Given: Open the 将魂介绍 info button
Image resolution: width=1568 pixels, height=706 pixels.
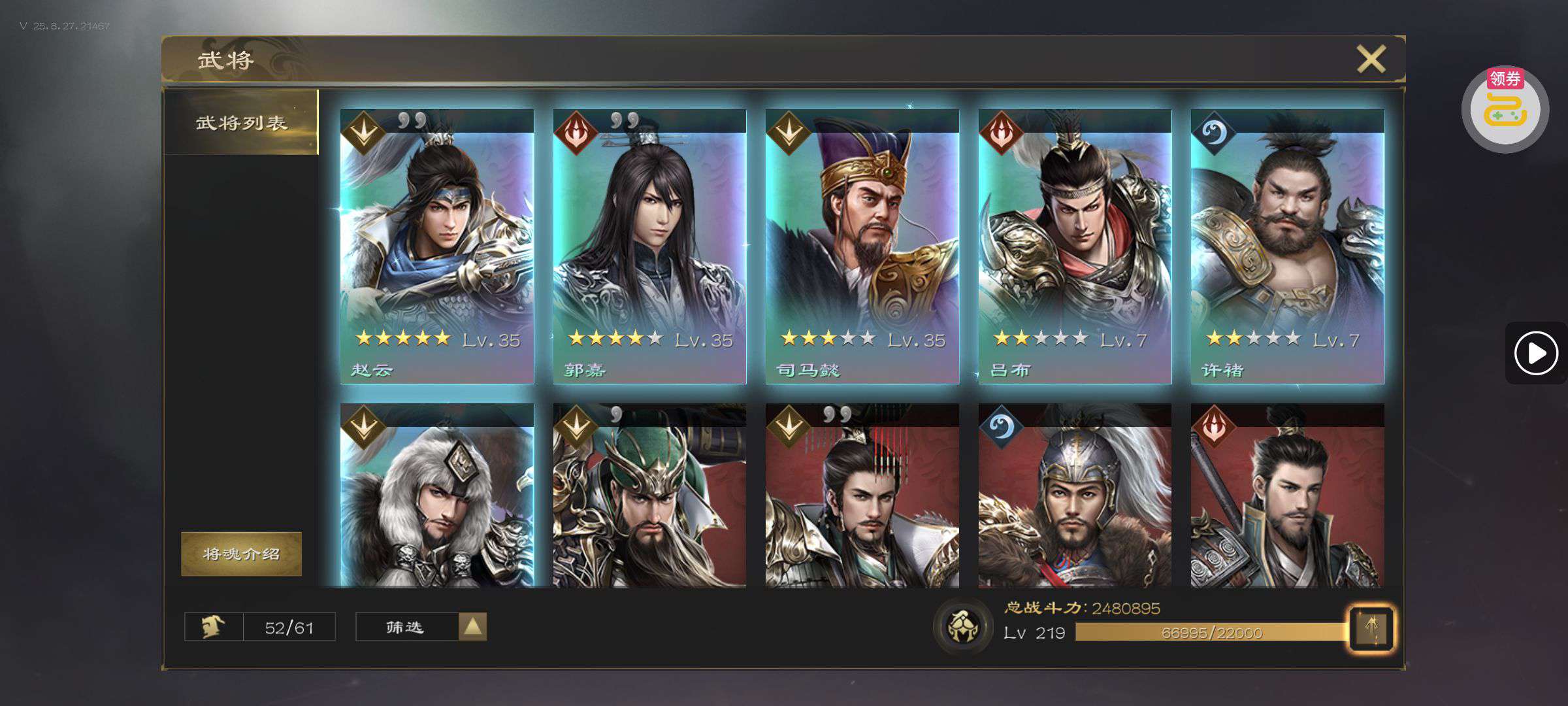Looking at the screenshot, I should click(x=241, y=554).
